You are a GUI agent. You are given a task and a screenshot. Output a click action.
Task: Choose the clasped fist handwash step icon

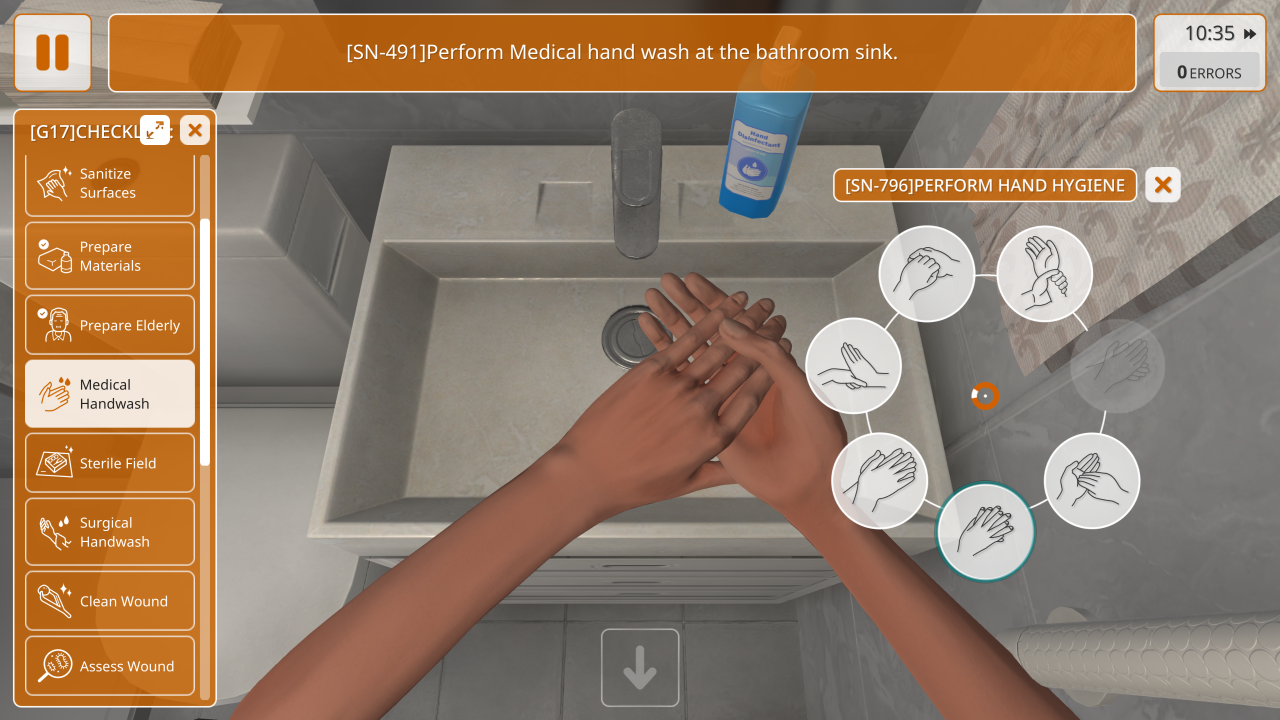click(927, 273)
